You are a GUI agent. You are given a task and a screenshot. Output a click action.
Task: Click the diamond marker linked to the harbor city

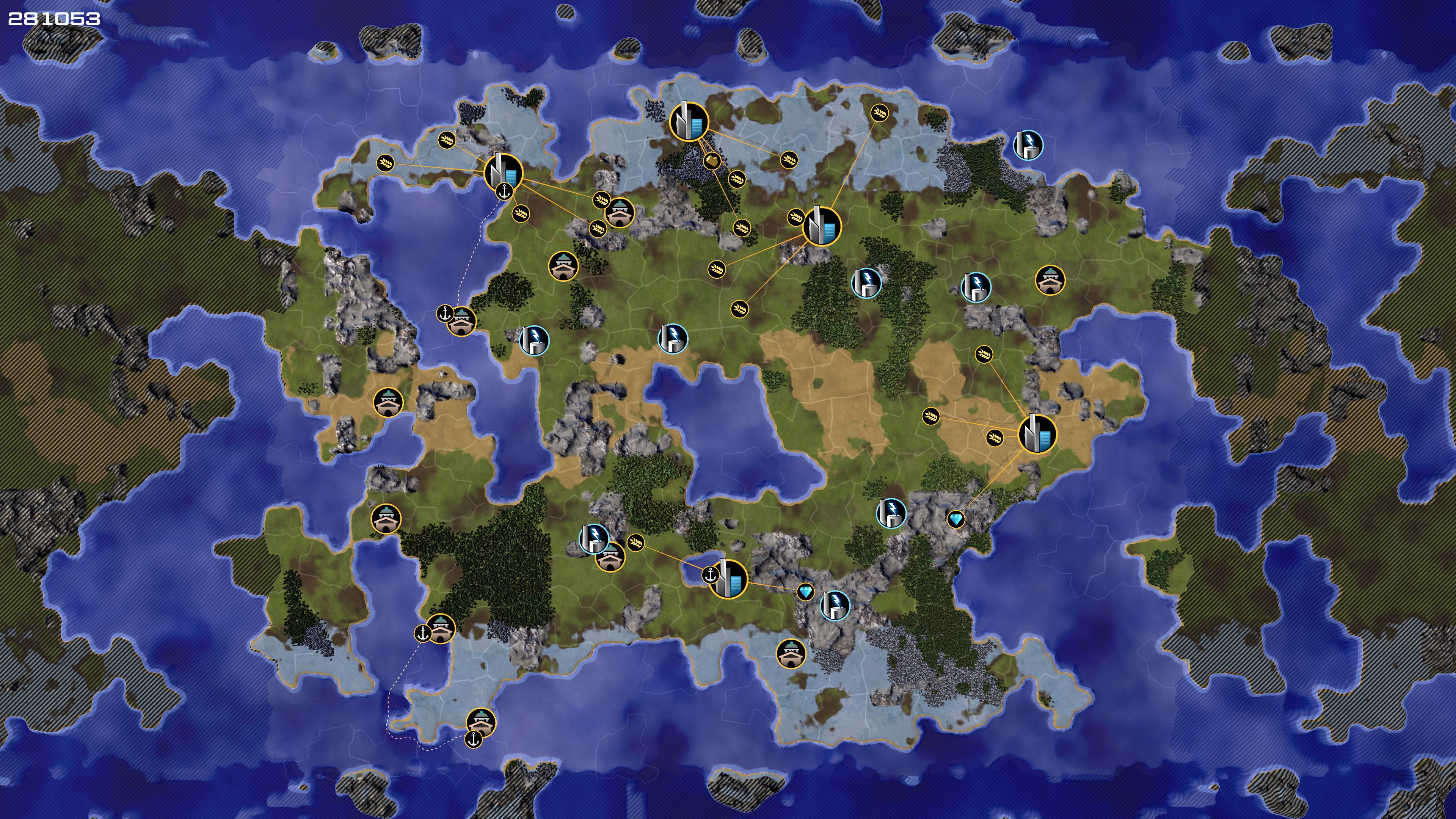[x=805, y=592]
